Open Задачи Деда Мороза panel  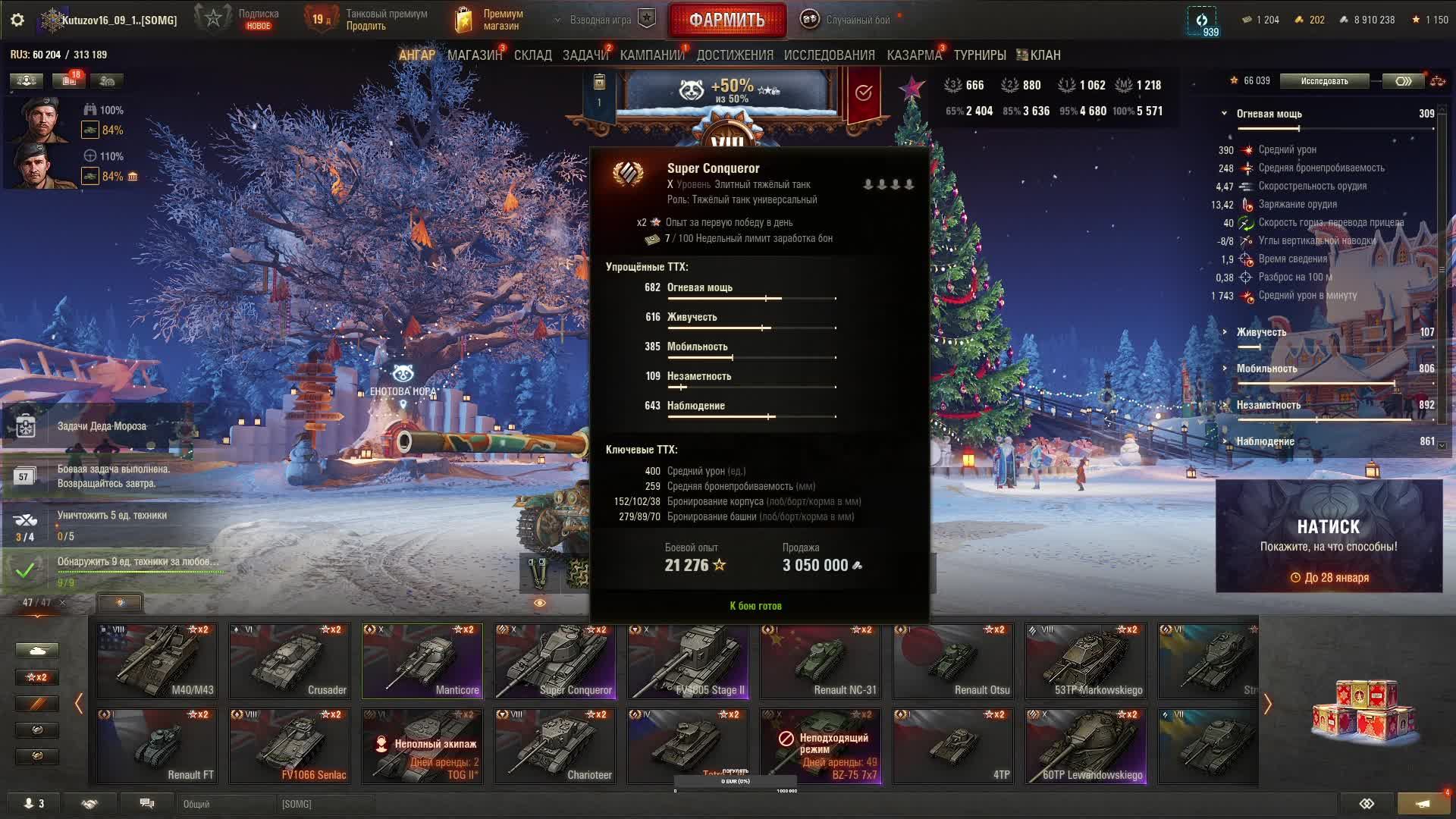click(102, 426)
